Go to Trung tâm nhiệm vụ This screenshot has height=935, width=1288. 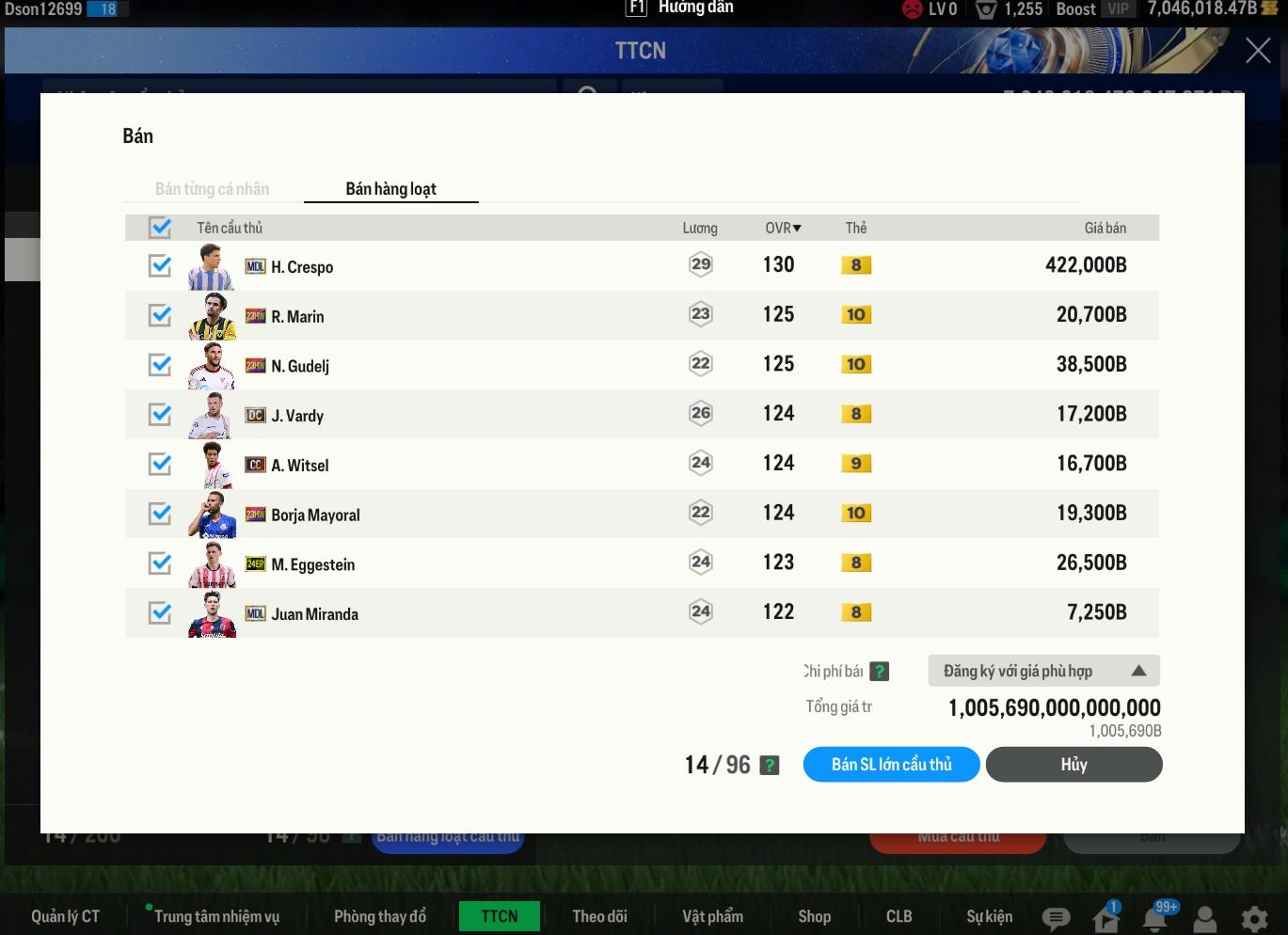click(x=216, y=916)
